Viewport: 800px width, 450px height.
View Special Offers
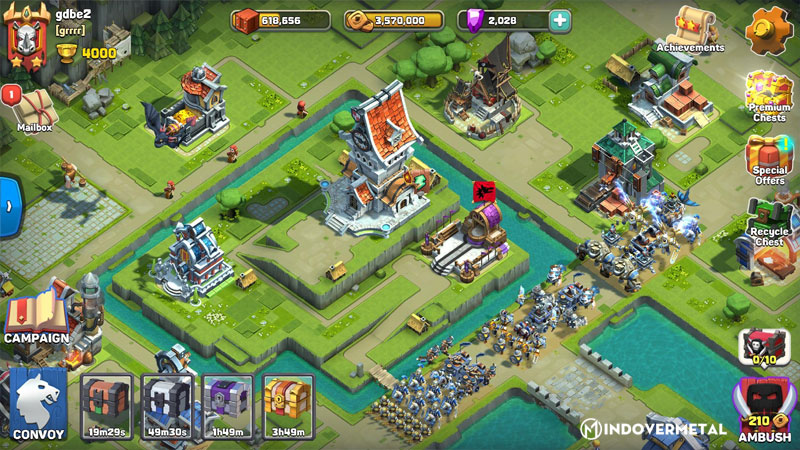tap(768, 162)
